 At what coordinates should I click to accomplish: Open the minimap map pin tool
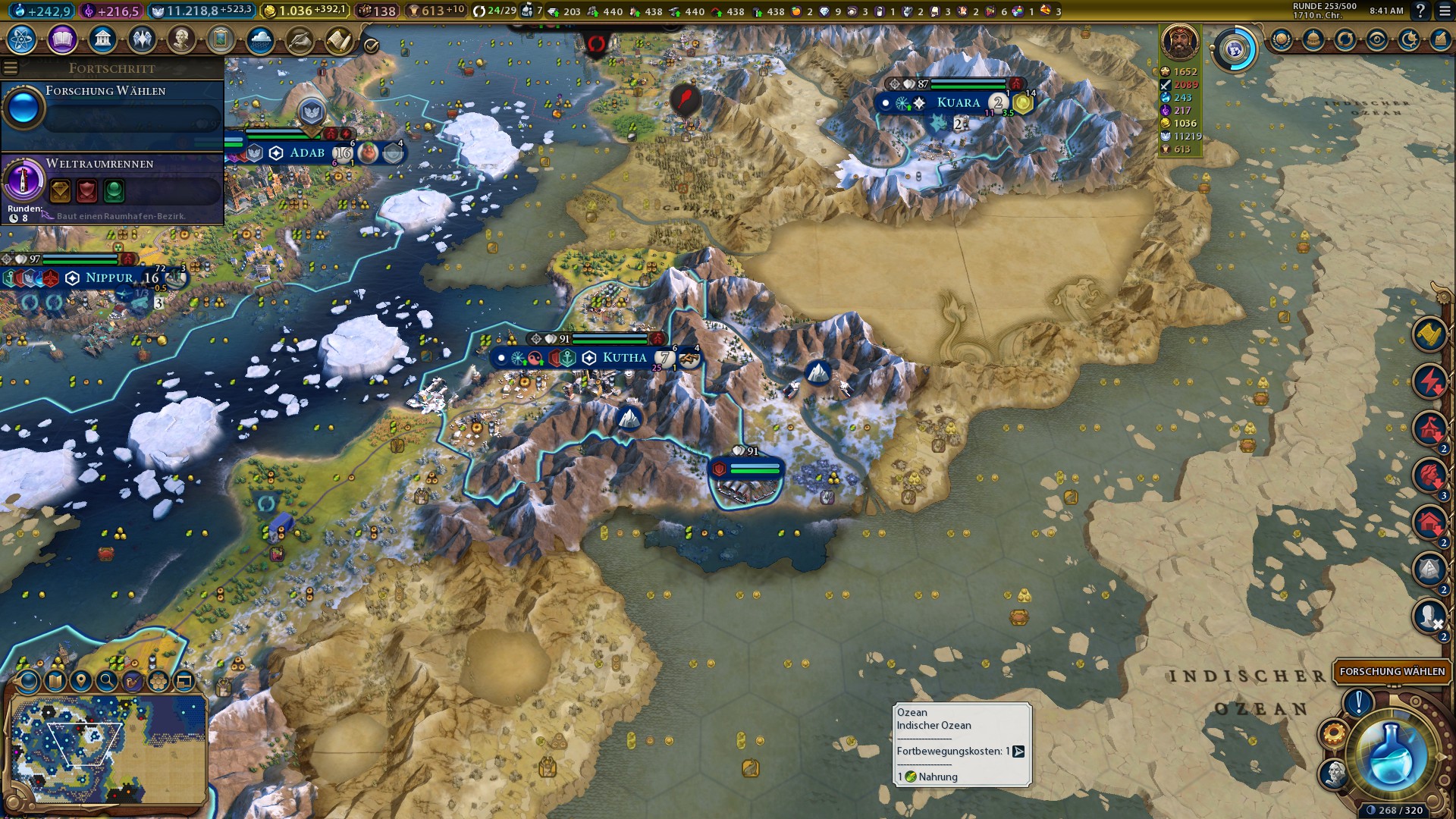pos(80,681)
